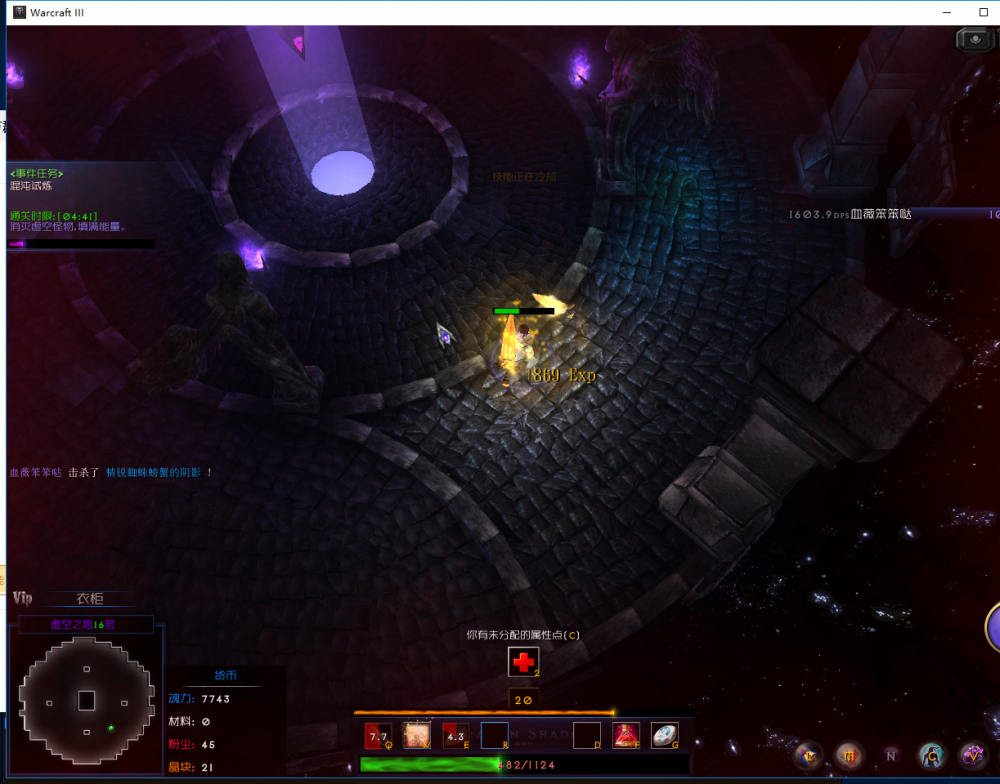Select the E skill showing 4.3 cooldown

[456, 736]
